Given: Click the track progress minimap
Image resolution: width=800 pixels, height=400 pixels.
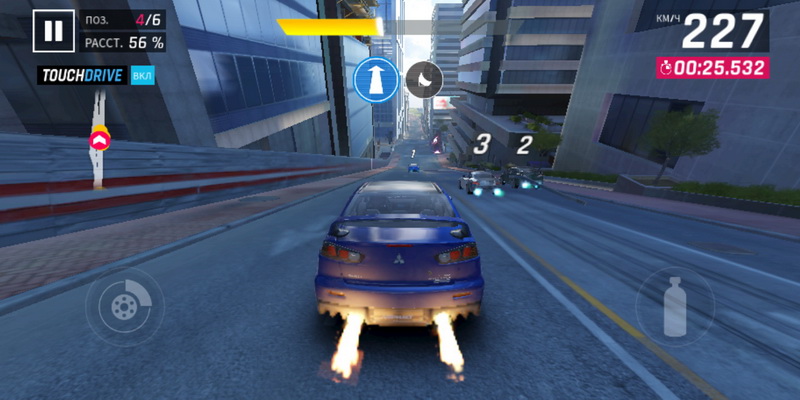Looking at the screenshot, I should [100, 140].
